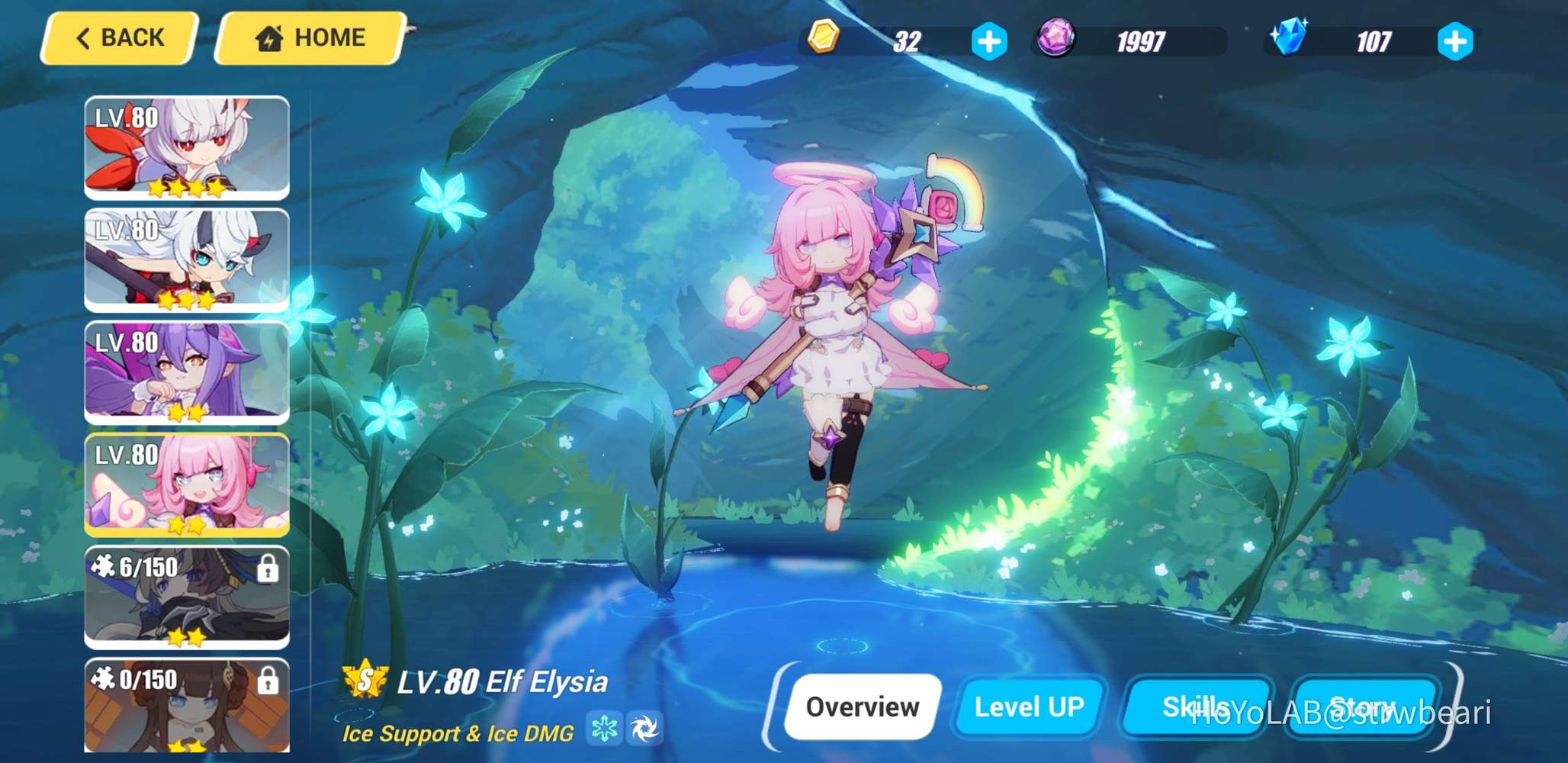Click the back chevron to exit screen
This screenshot has width=1568, height=763.
pos(84,37)
